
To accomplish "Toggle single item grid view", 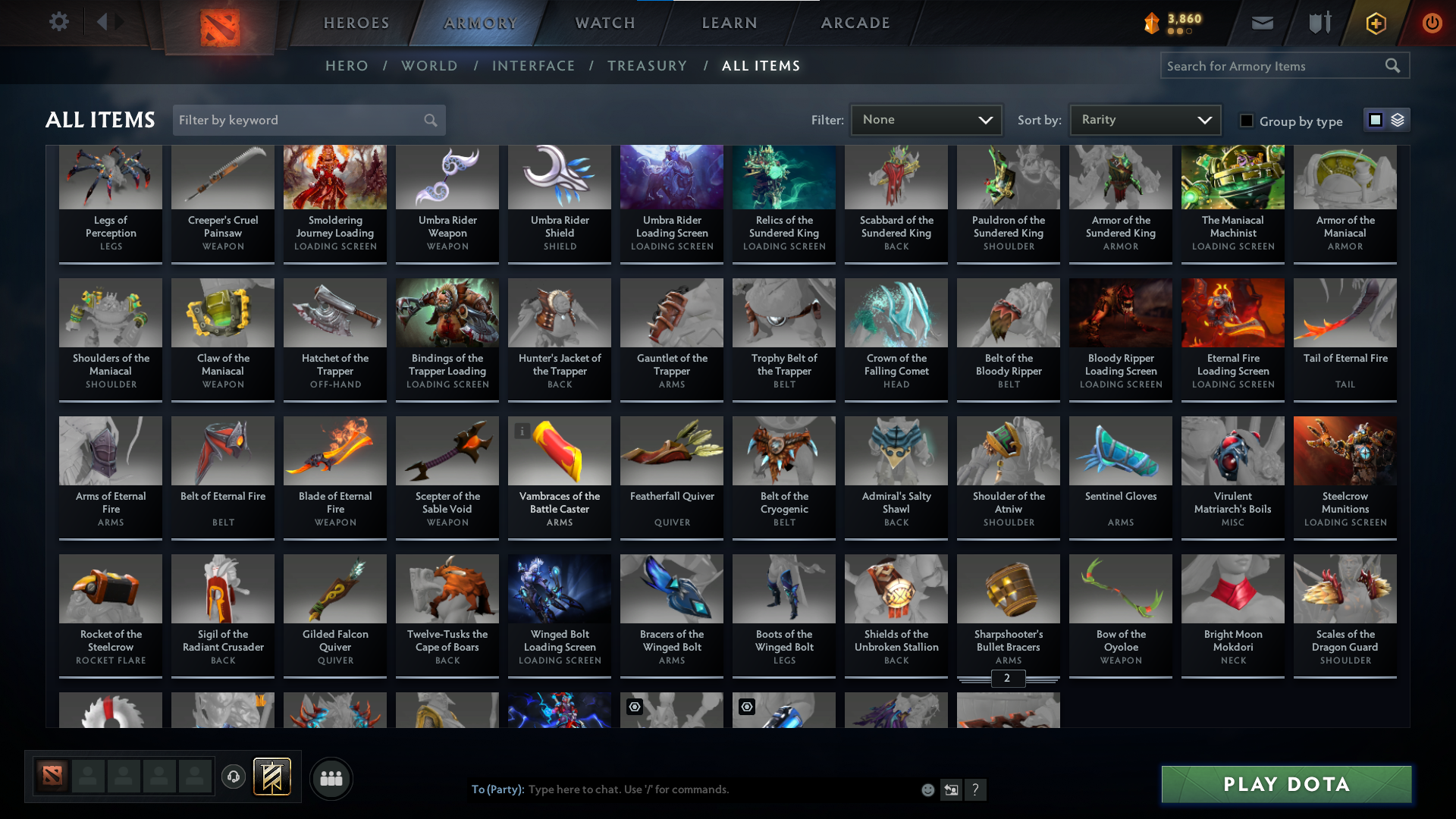I will (1375, 119).
